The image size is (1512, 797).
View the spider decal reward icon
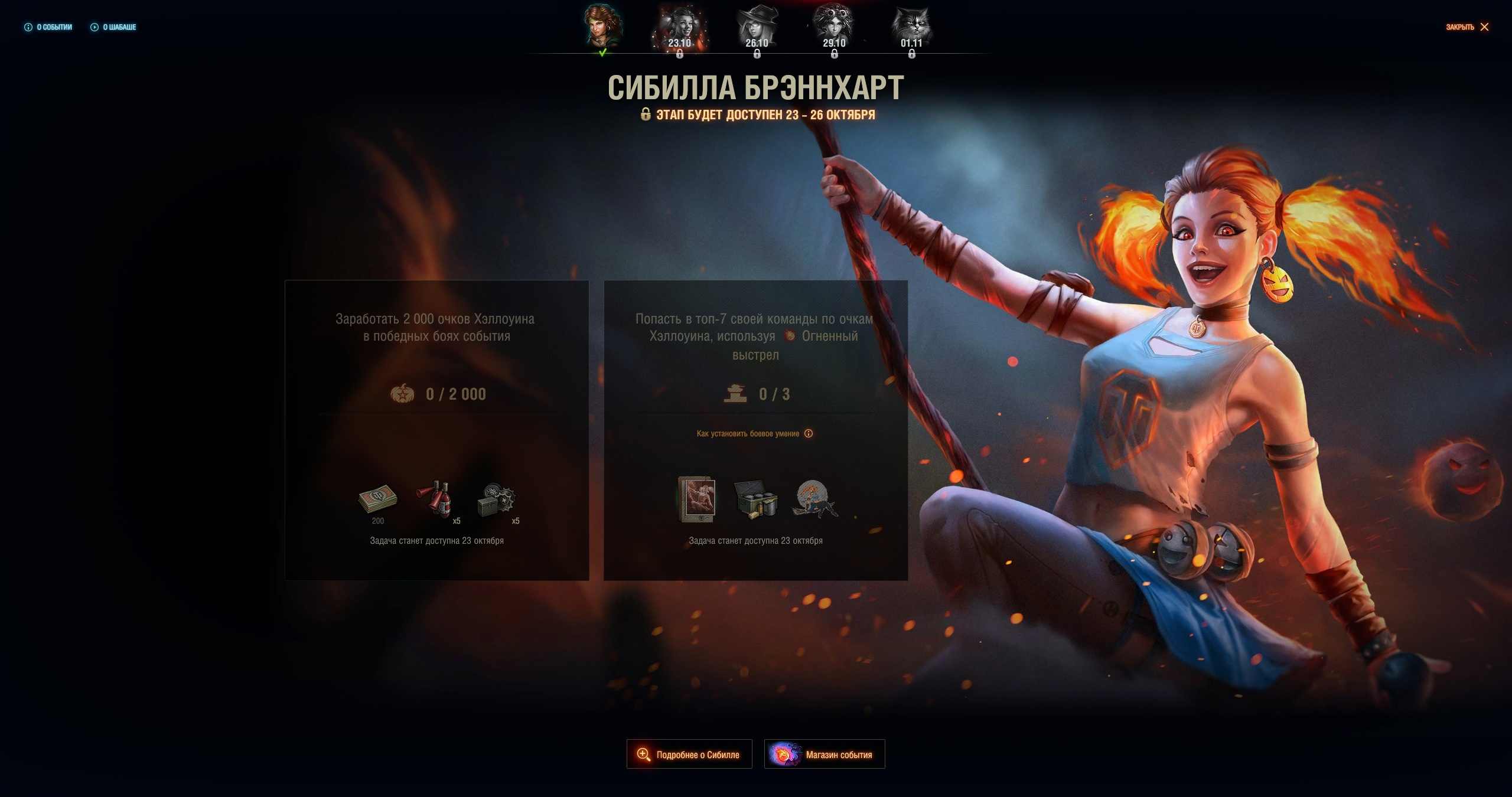click(814, 499)
